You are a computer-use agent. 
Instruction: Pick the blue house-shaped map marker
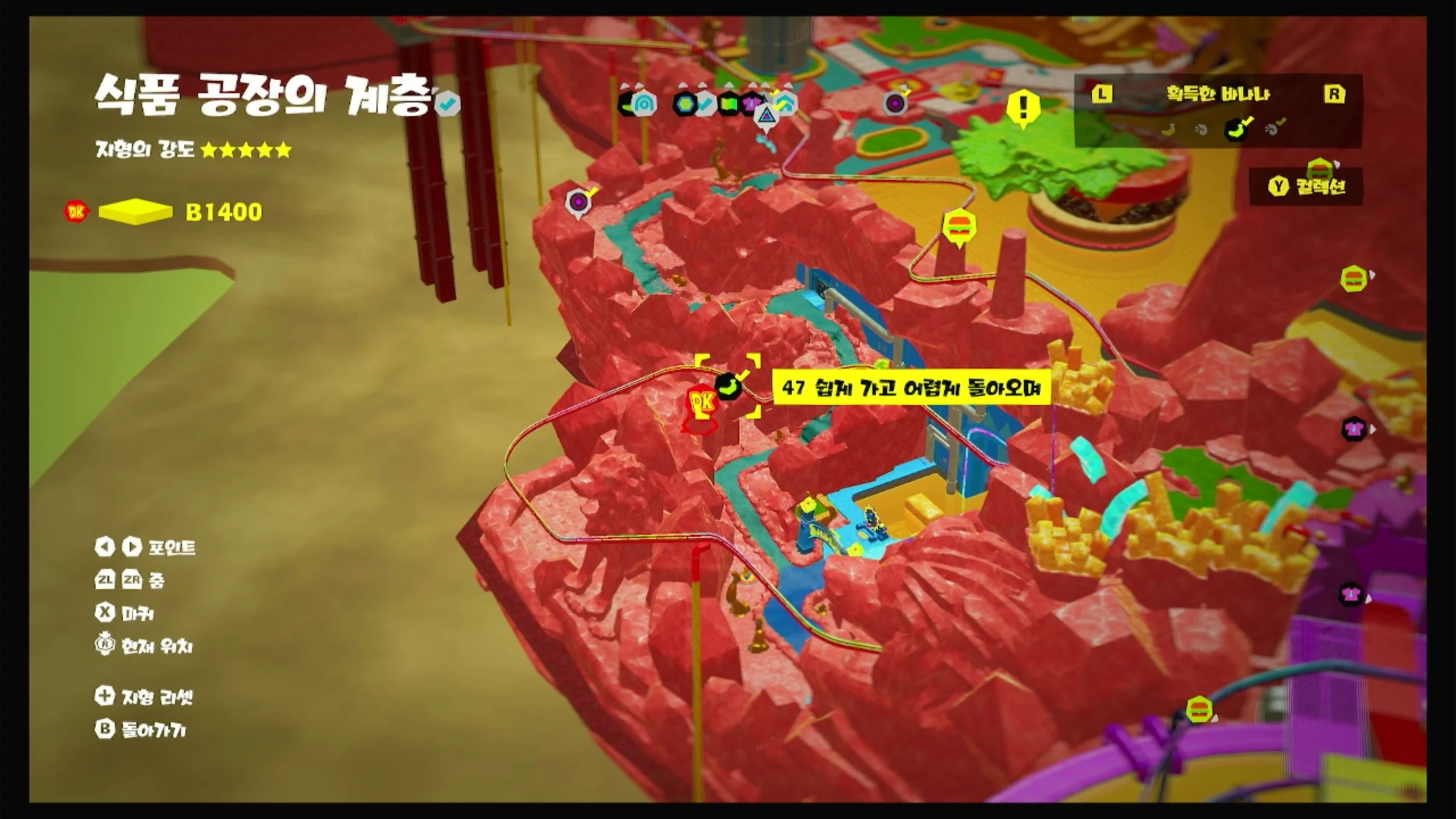coord(786,104)
